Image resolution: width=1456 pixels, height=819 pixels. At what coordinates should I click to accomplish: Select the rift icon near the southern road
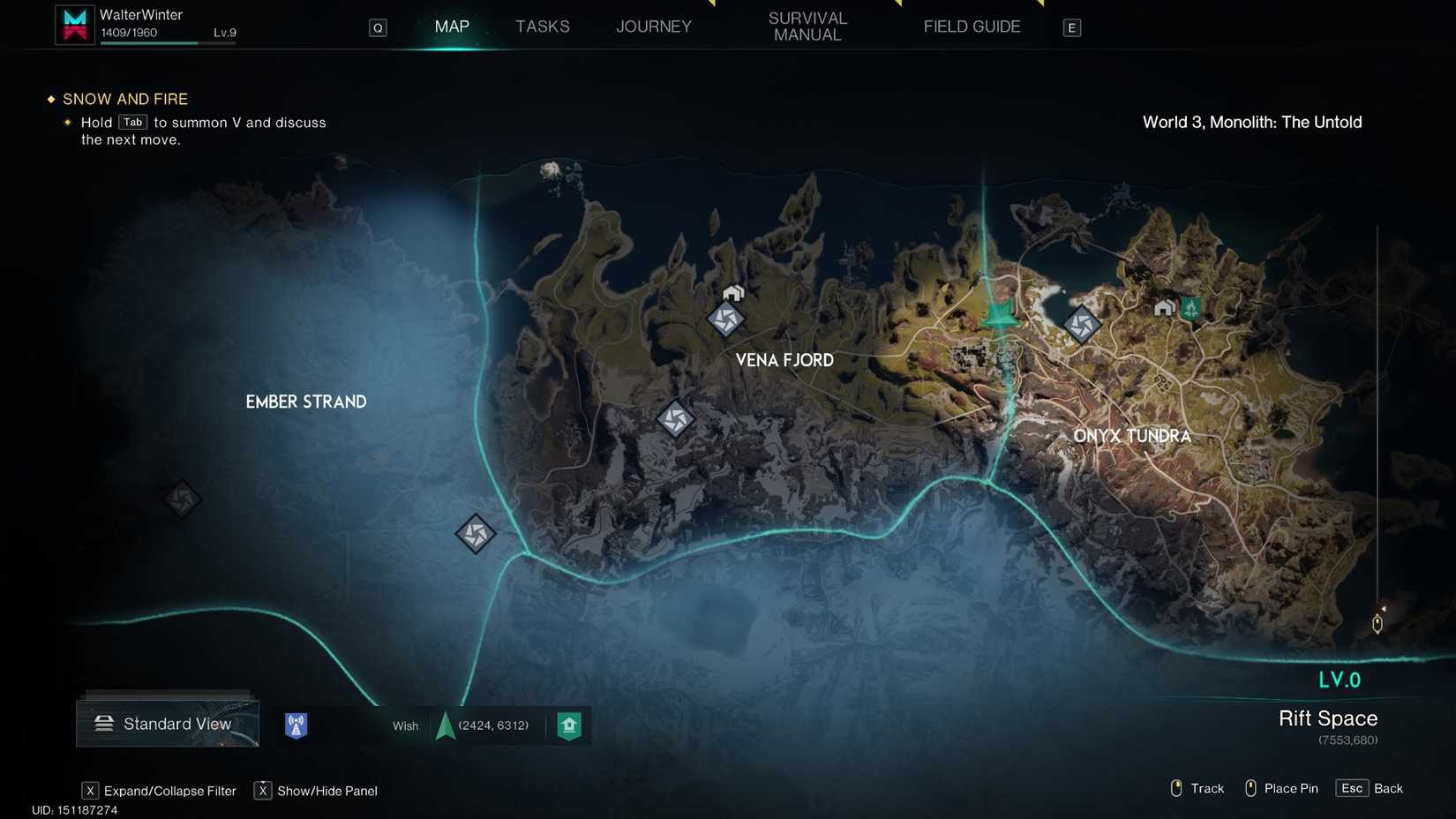click(475, 533)
